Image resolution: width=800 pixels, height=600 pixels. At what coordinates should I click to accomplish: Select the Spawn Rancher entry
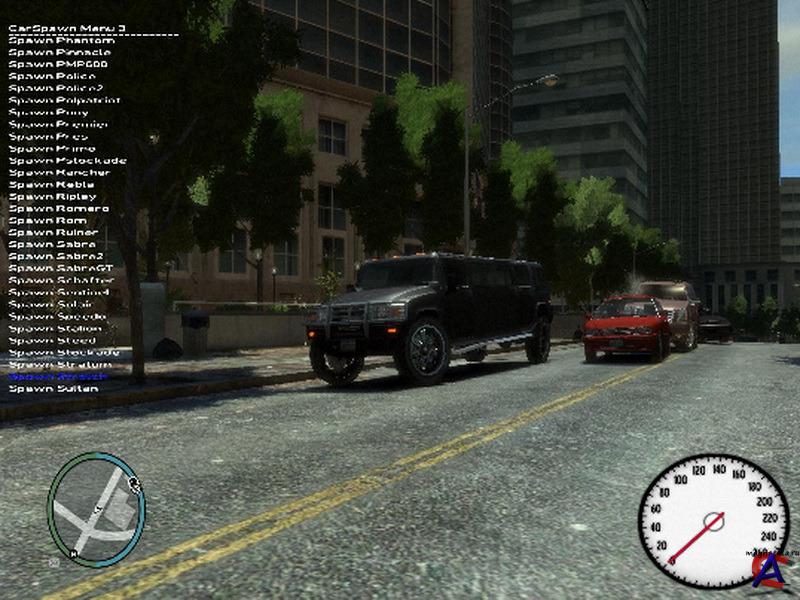pos(59,172)
